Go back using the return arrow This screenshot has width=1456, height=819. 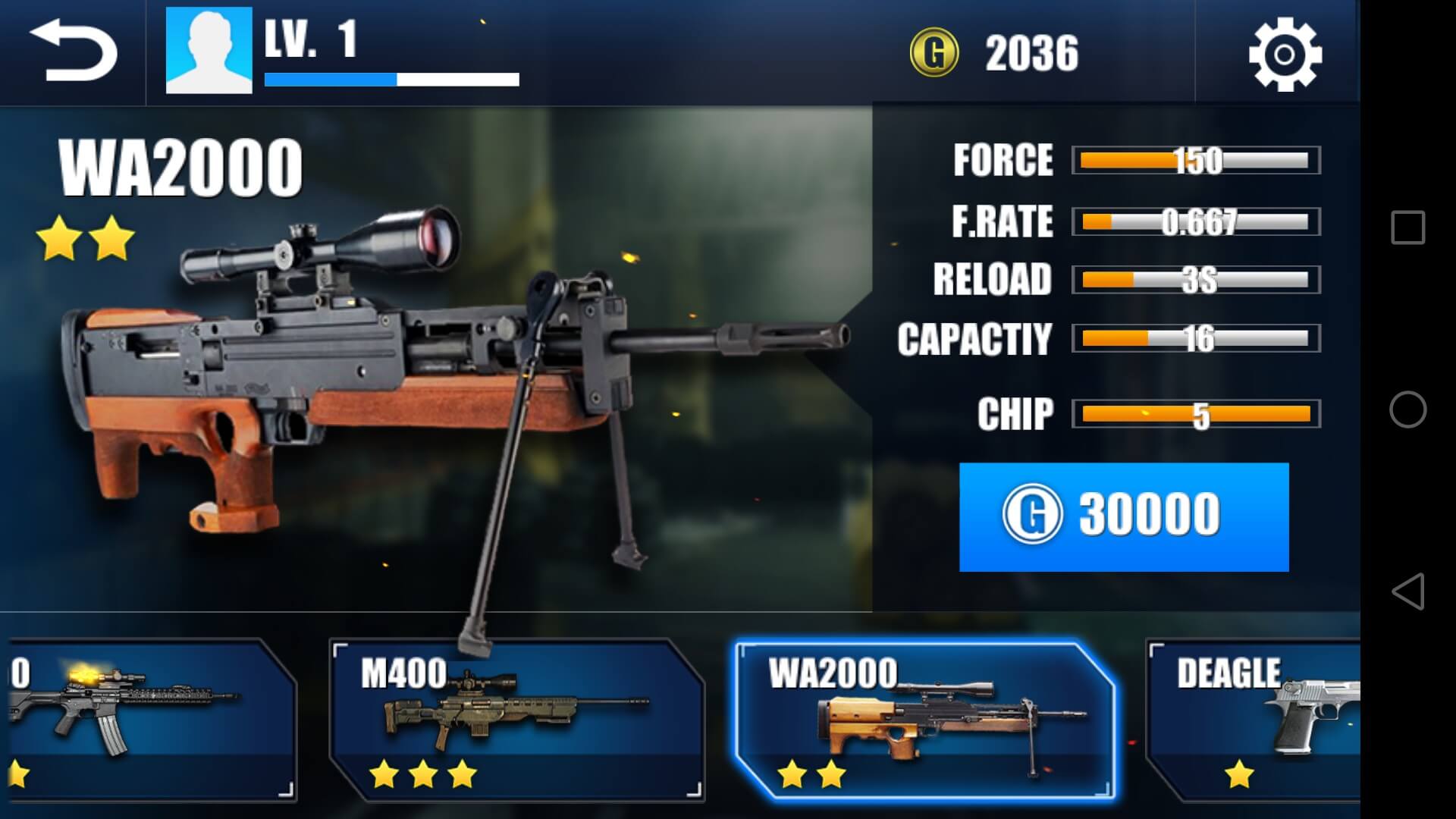pyautogui.click(x=73, y=52)
